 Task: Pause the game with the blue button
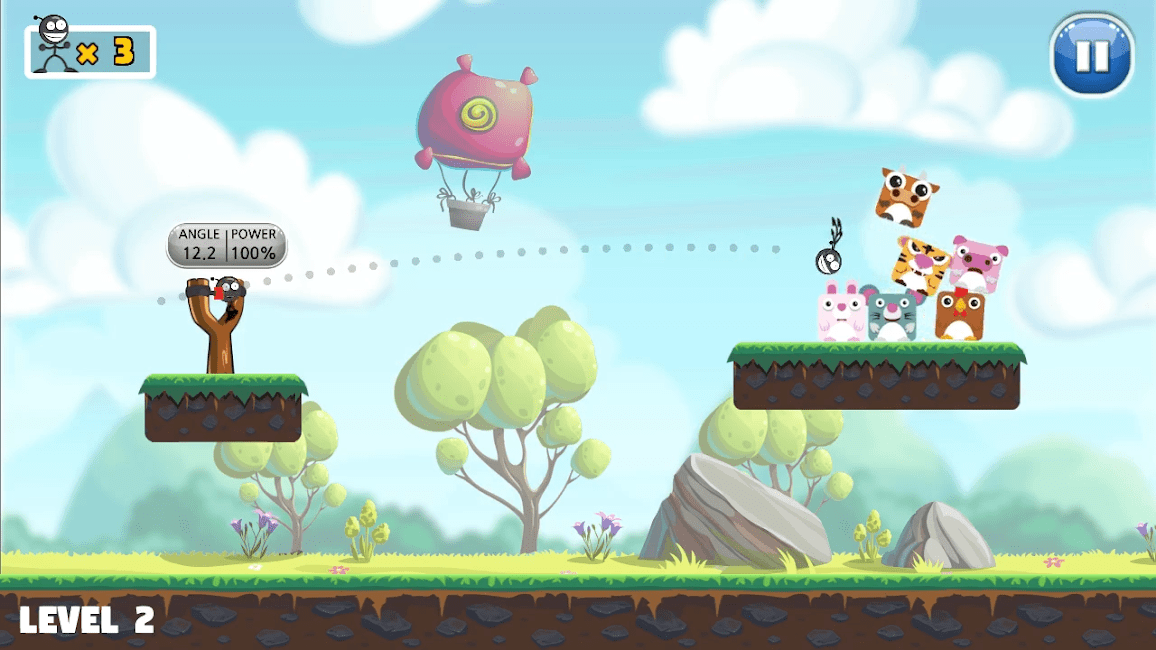1091,54
